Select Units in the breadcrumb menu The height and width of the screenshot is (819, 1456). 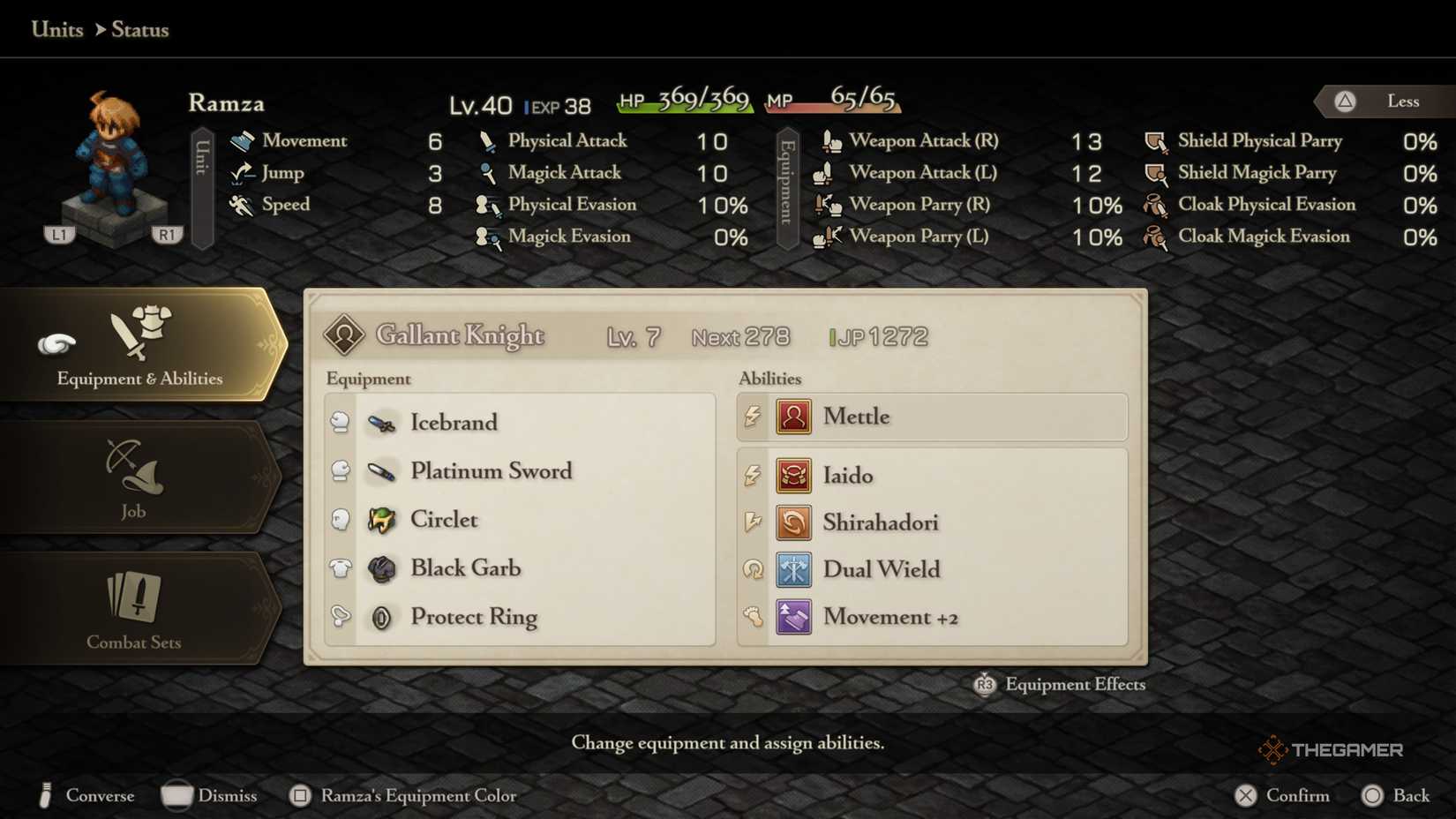56,29
